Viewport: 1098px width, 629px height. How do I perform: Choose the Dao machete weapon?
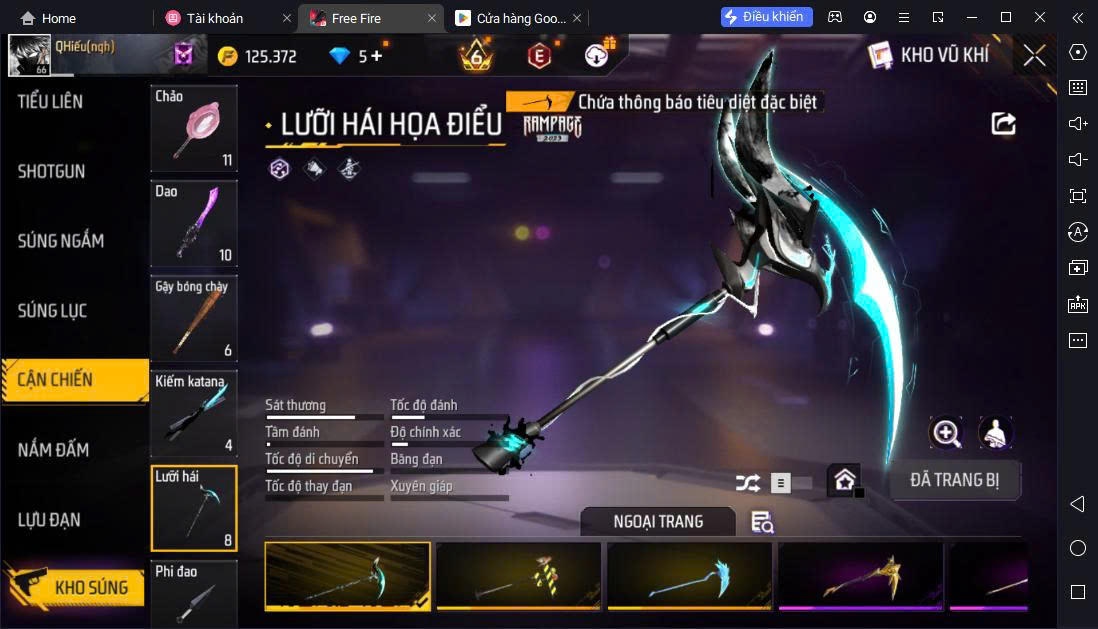pos(194,223)
